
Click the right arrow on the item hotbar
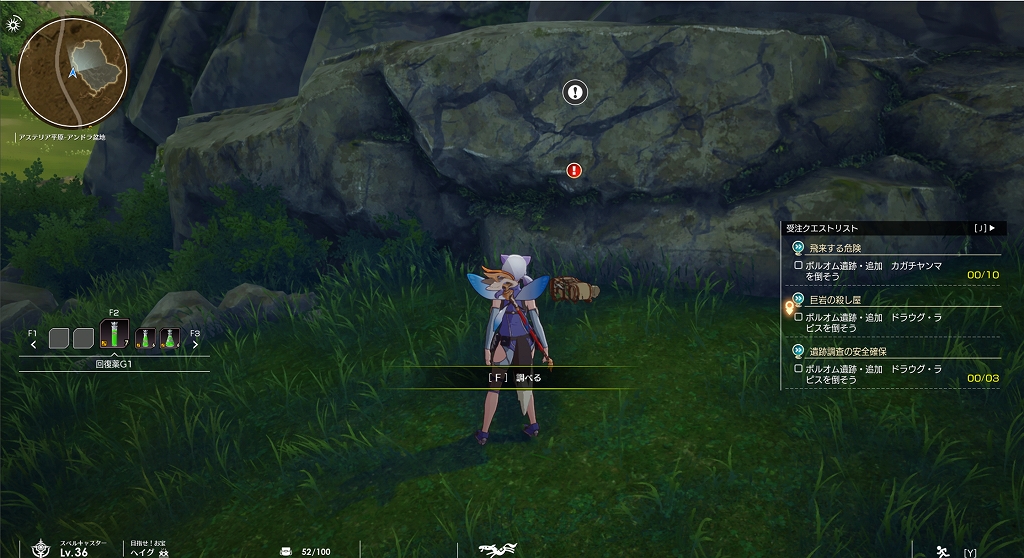[x=194, y=344]
